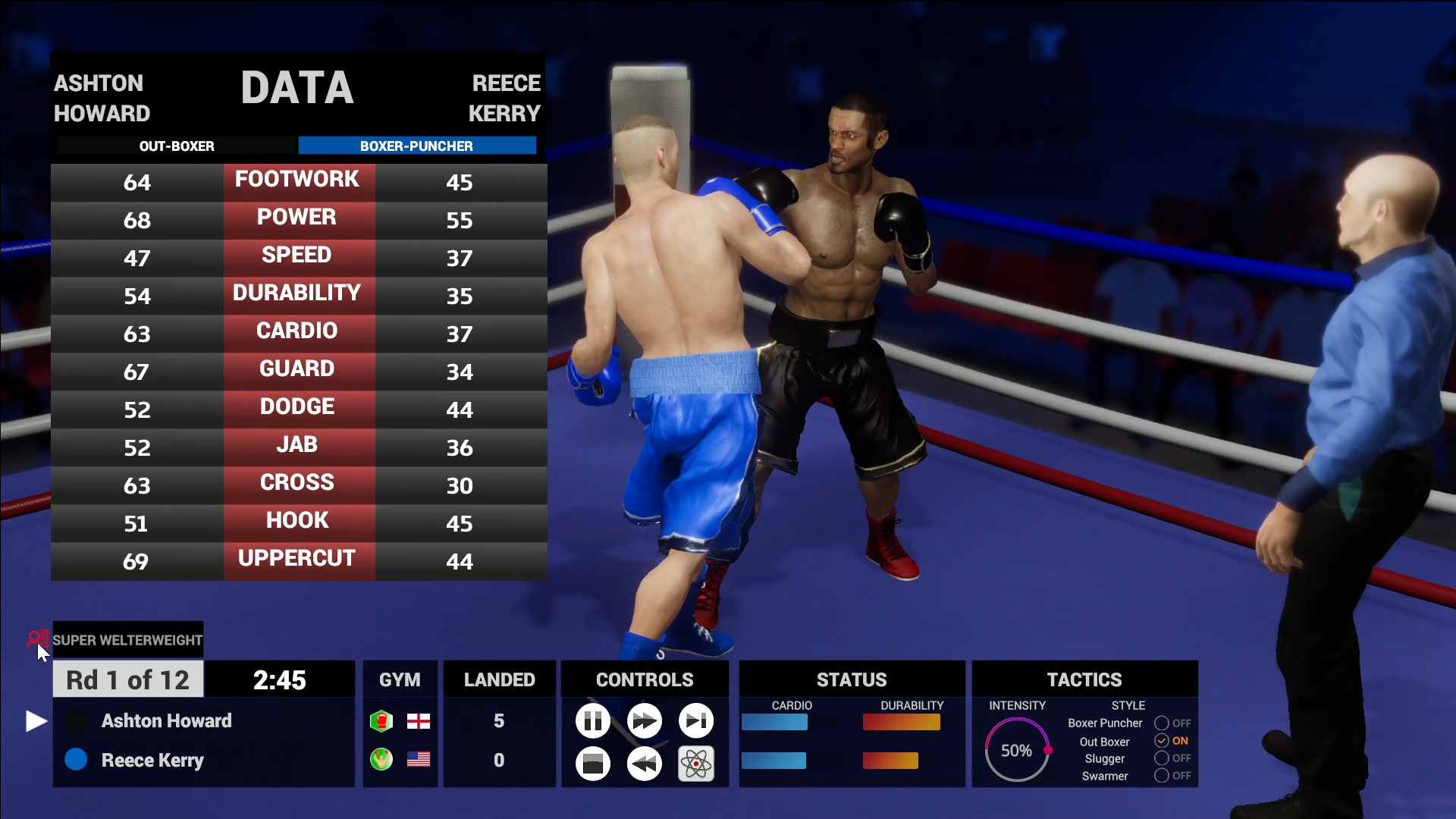This screenshot has height=819, width=1456.
Task: Select the OUT-BOXER header for Ashton Howard
Action: tap(177, 146)
